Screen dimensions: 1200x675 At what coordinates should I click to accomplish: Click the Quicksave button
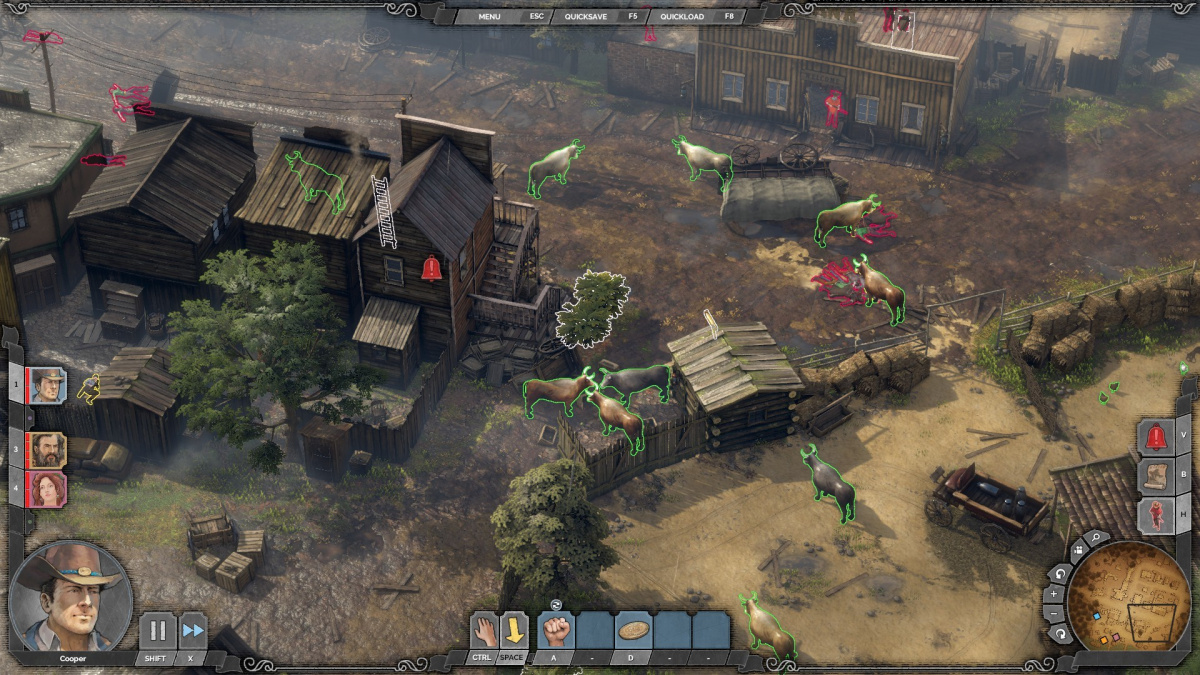(x=587, y=16)
